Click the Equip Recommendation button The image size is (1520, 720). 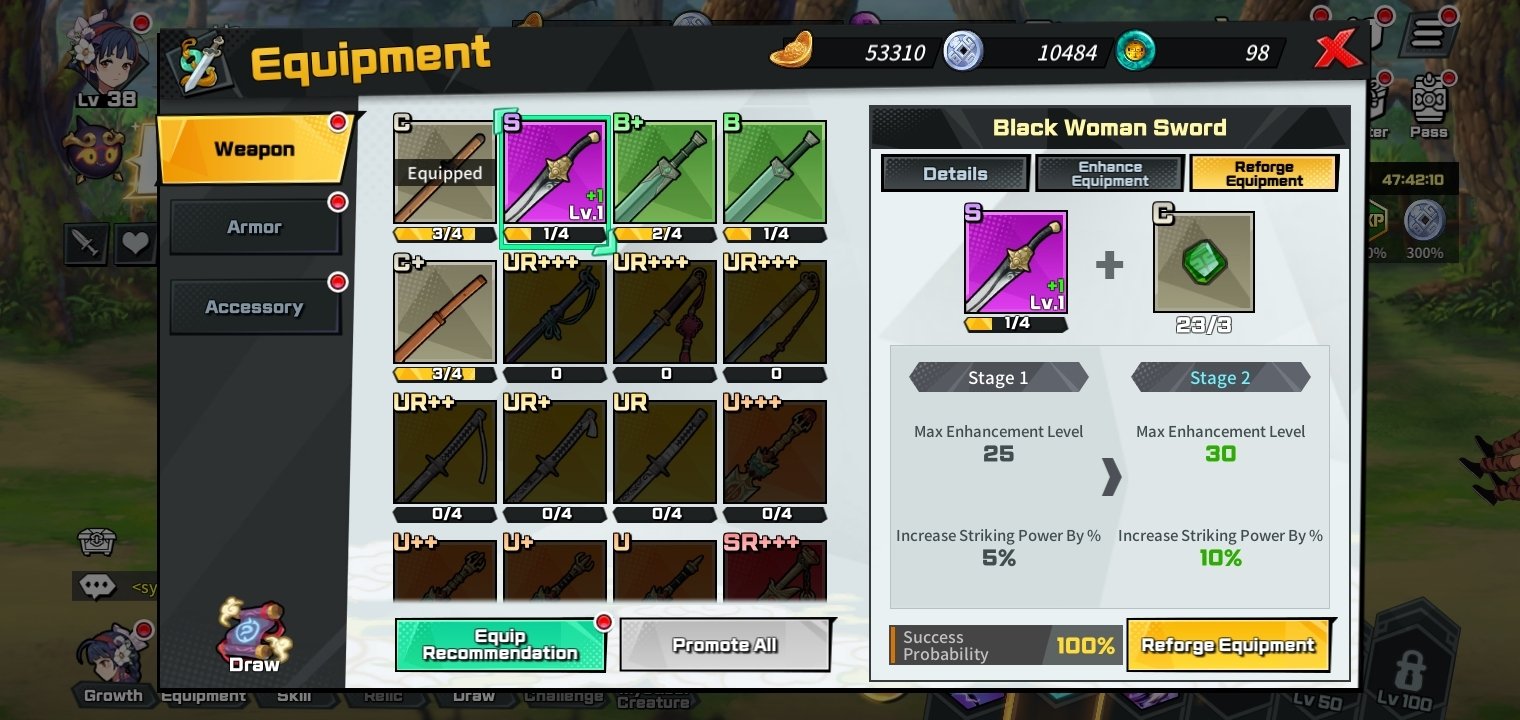(500, 645)
